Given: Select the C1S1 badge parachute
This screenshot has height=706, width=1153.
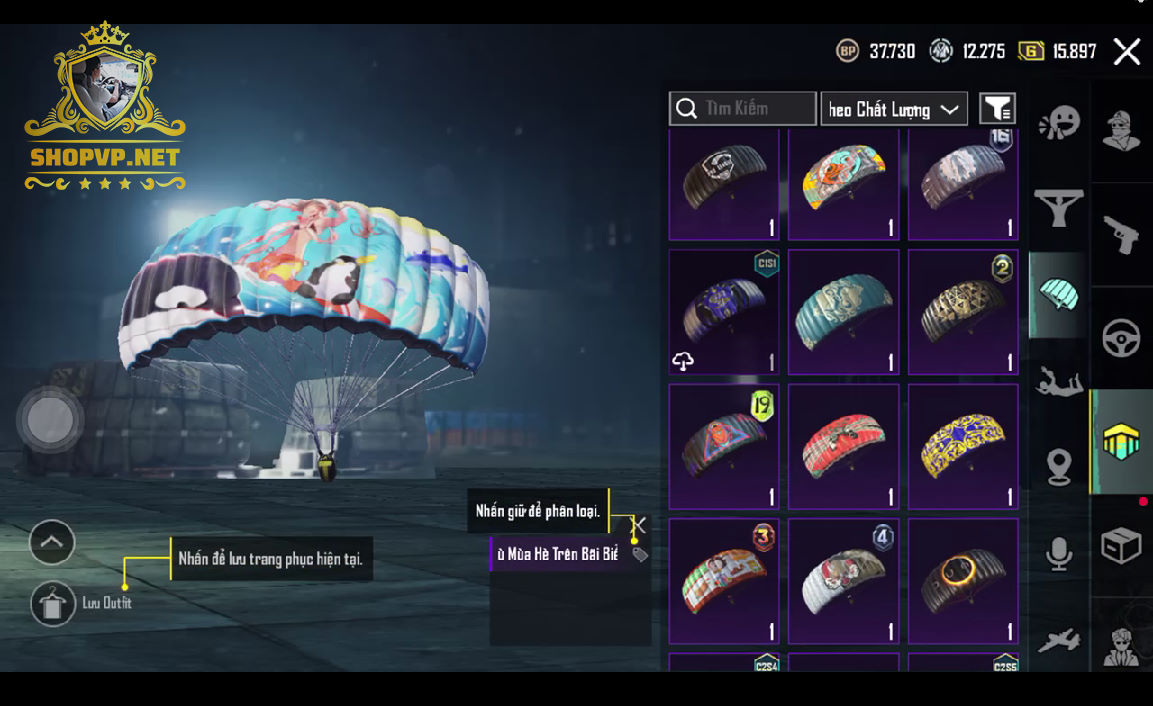Looking at the screenshot, I should [x=723, y=312].
